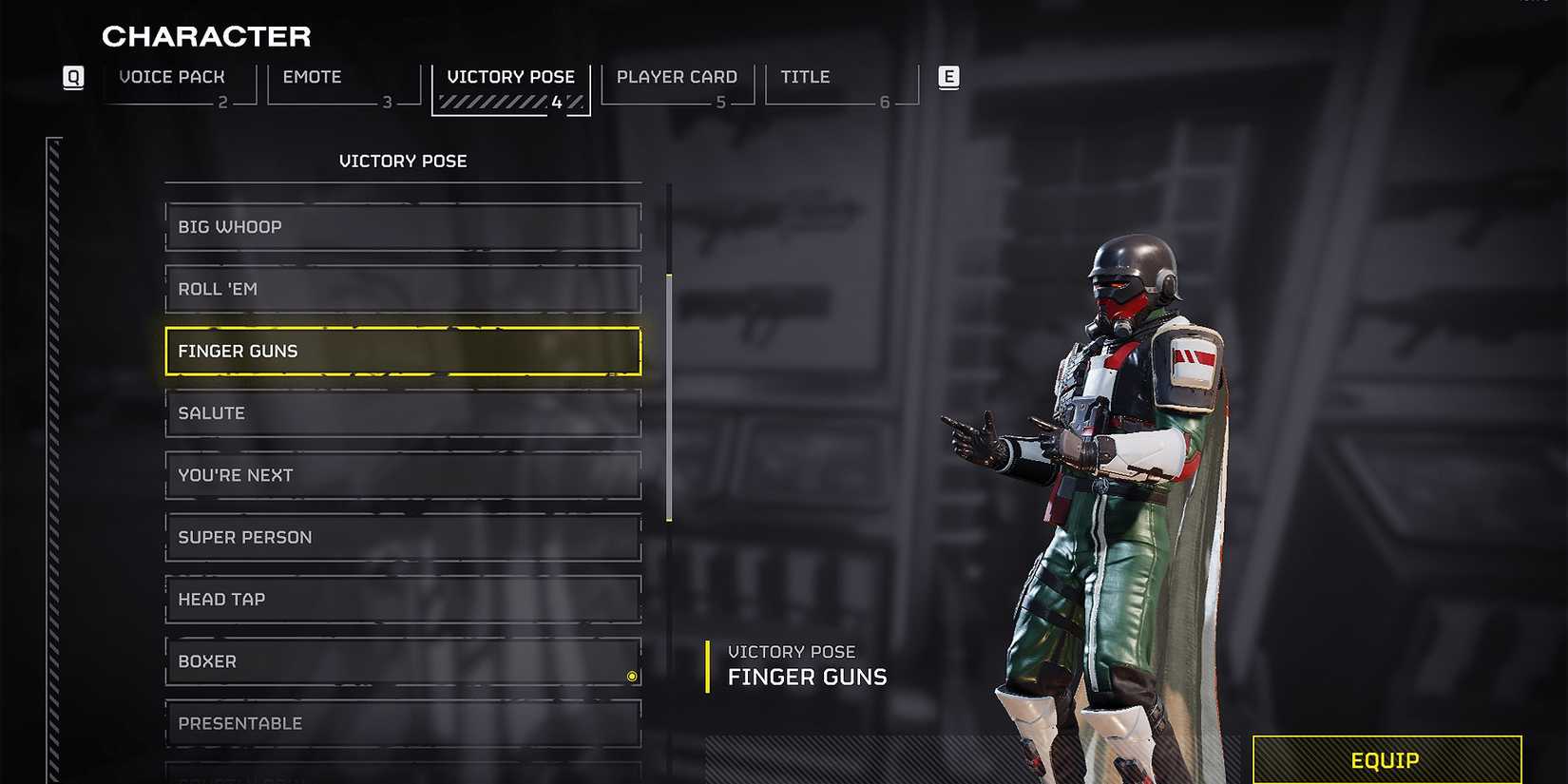Open the Title tab
The width and height of the screenshot is (1568, 784).
804,77
